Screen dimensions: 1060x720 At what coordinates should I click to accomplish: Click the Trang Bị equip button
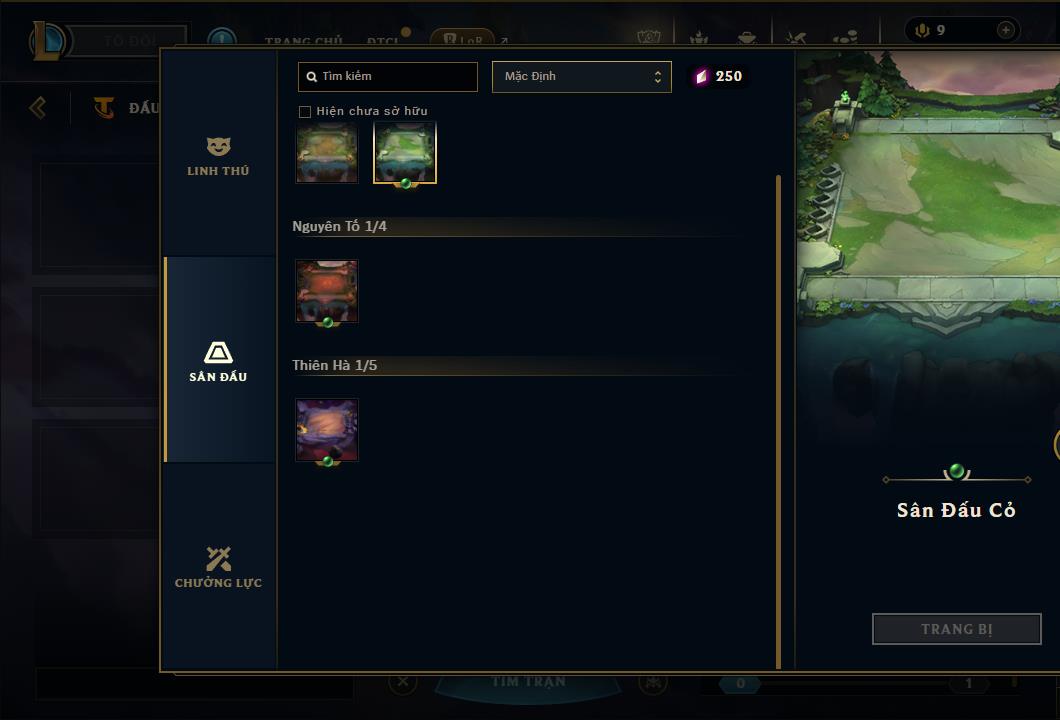point(956,629)
